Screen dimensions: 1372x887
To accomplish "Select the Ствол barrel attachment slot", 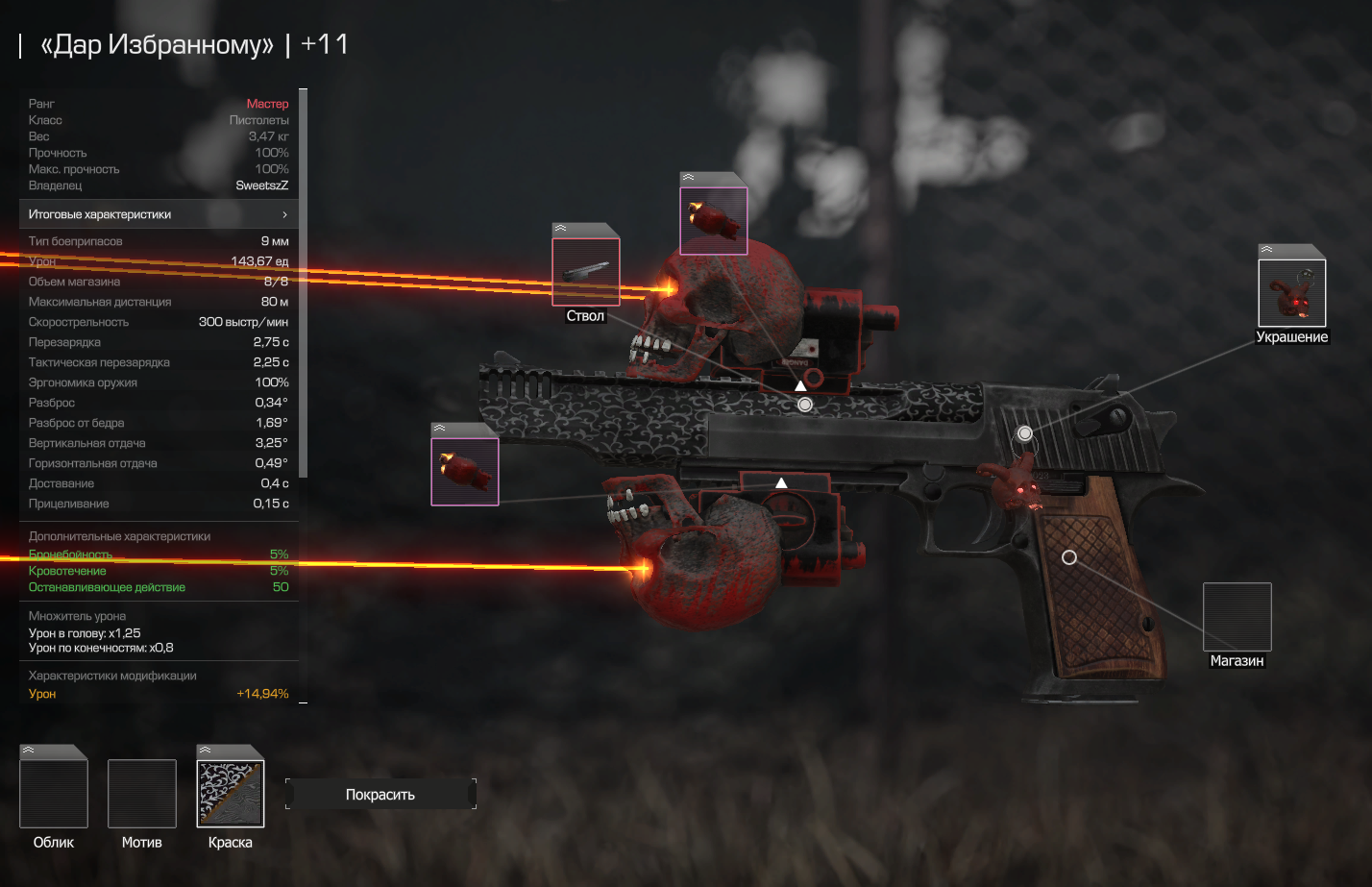I will 586,272.
